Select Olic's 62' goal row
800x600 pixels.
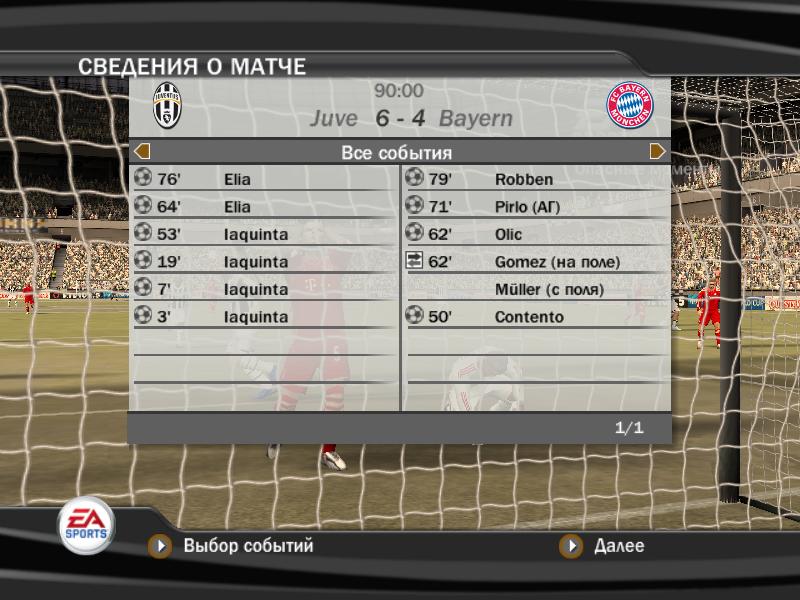(x=535, y=235)
